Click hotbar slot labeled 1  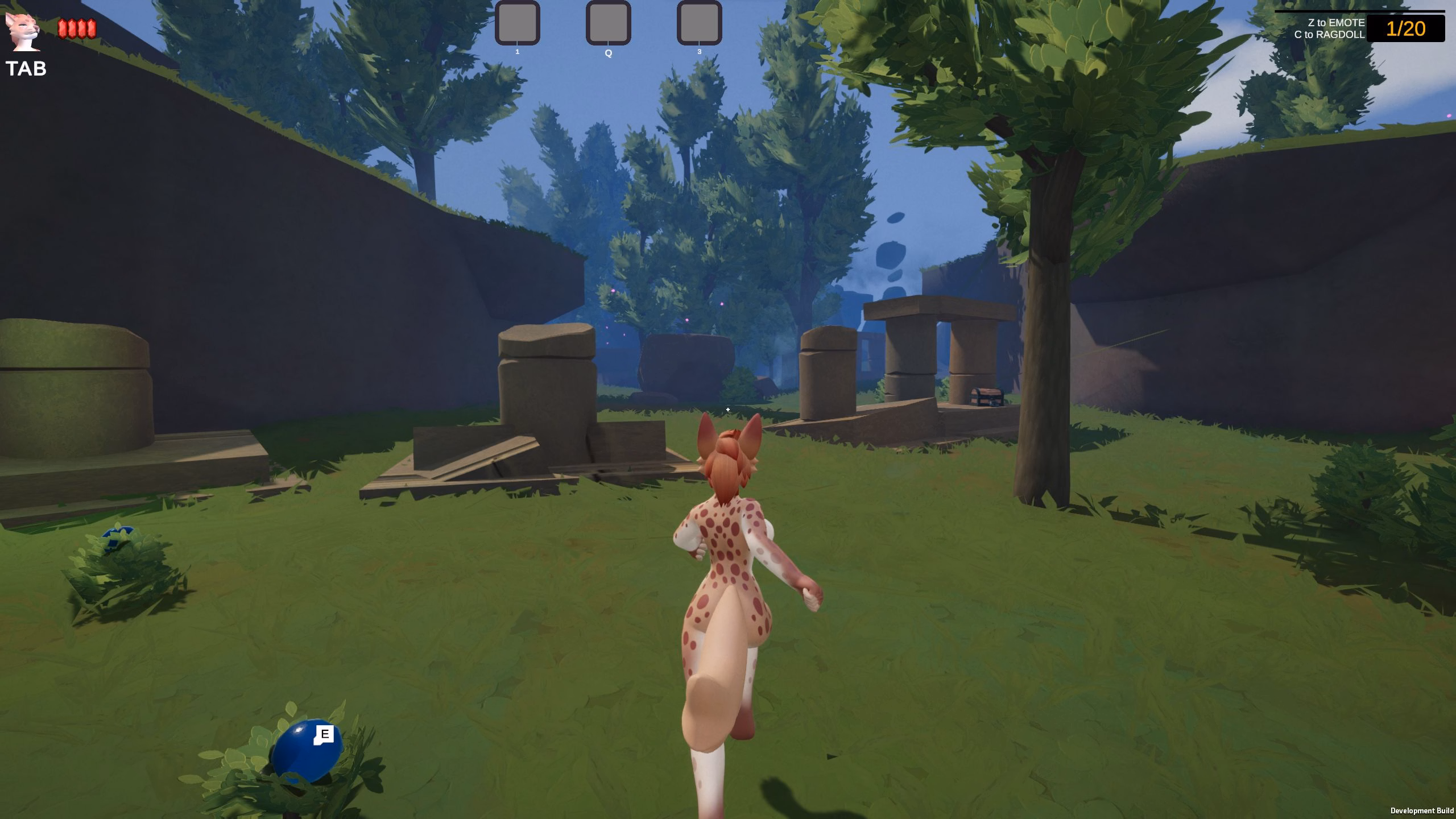518,24
